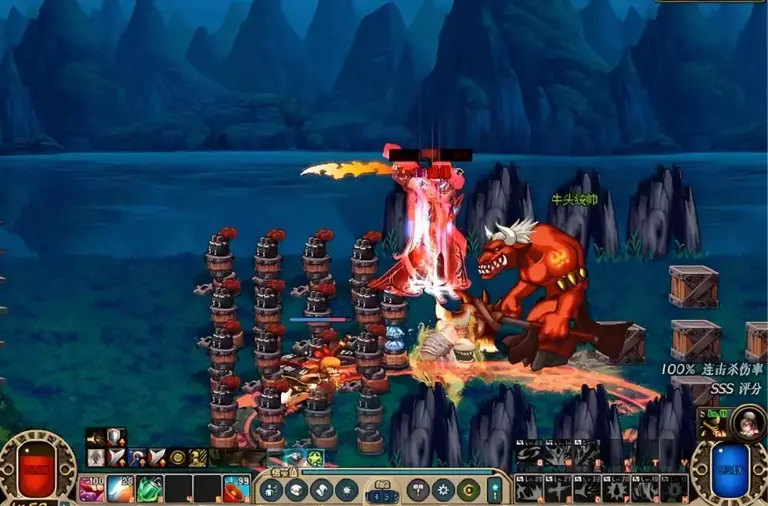Cast the skill in the A slot

coord(529,489)
